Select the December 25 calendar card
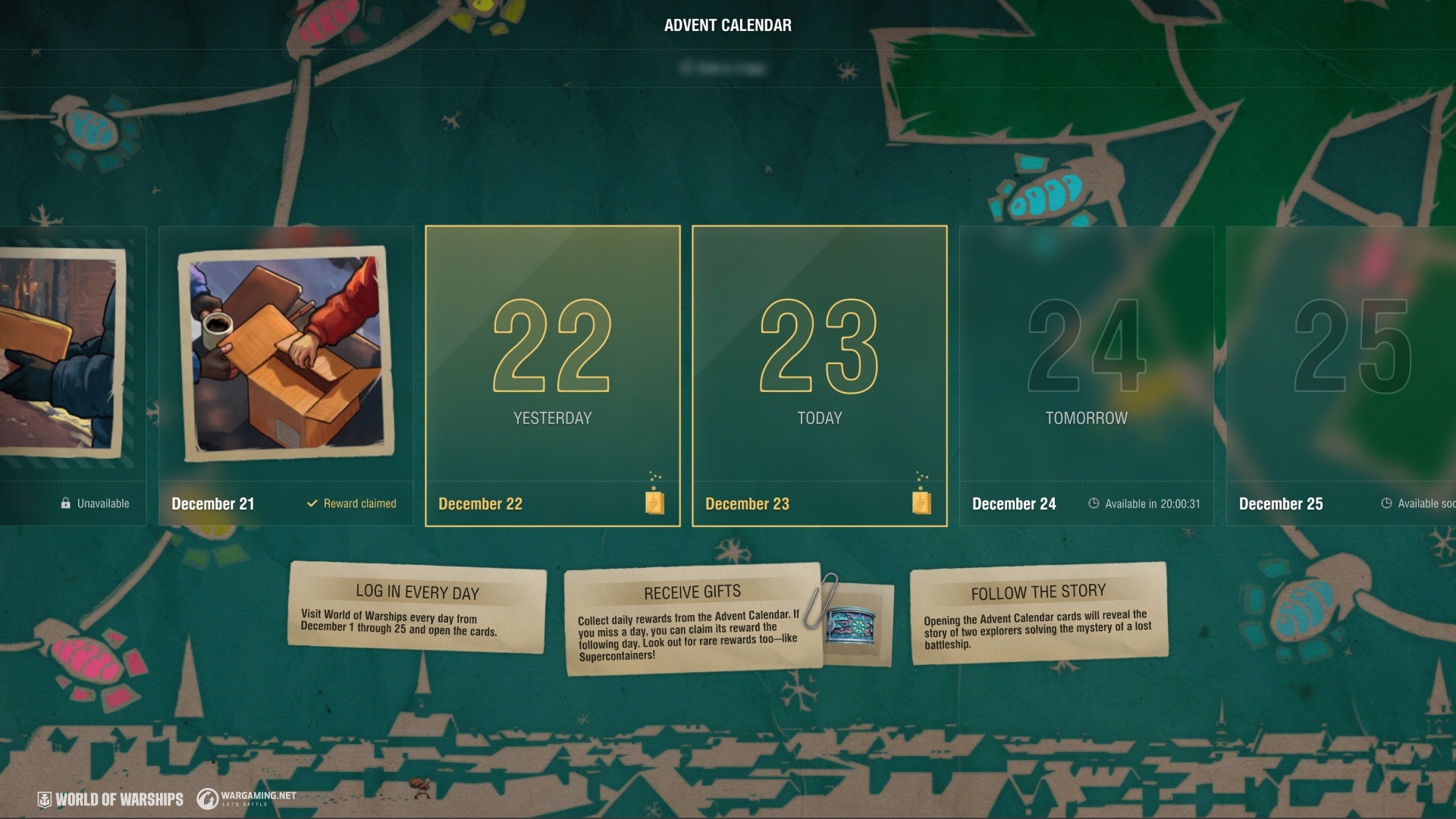The height and width of the screenshot is (819, 1456). (x=1342, y=356)
